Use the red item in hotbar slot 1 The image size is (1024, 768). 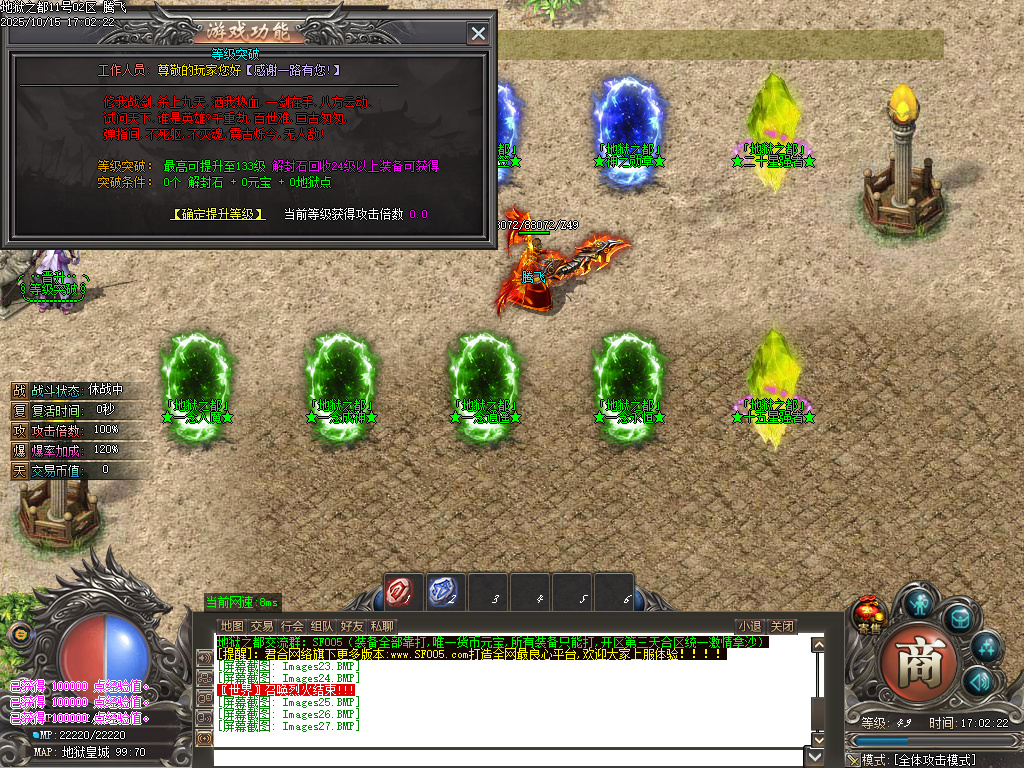399,592
